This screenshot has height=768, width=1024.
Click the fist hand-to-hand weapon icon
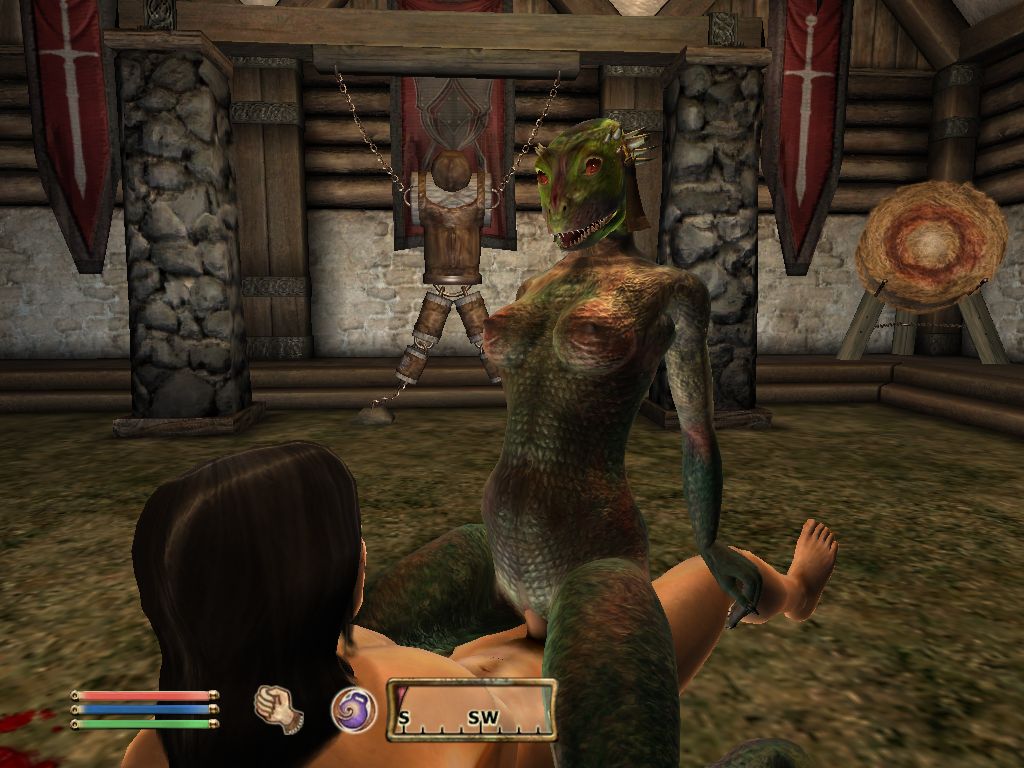click(x=279, y=708)
